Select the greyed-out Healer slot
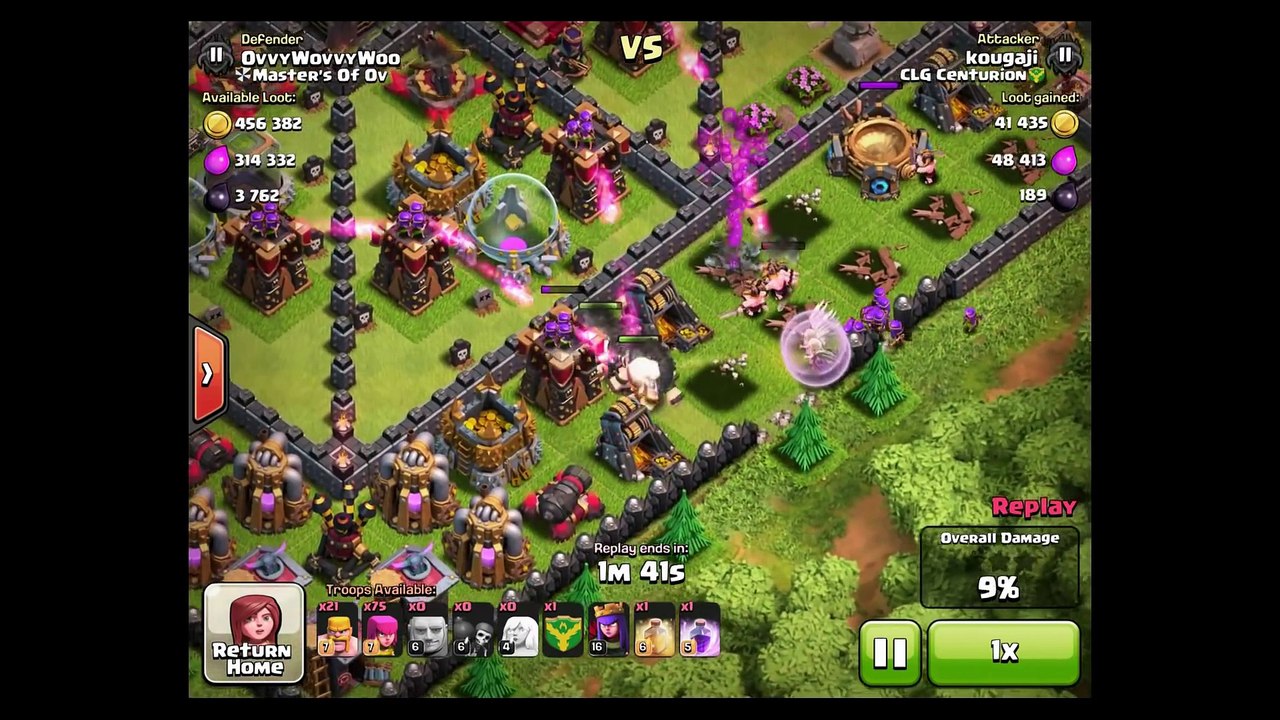This screenshot has height=720, width=1280. coord(519,630)
